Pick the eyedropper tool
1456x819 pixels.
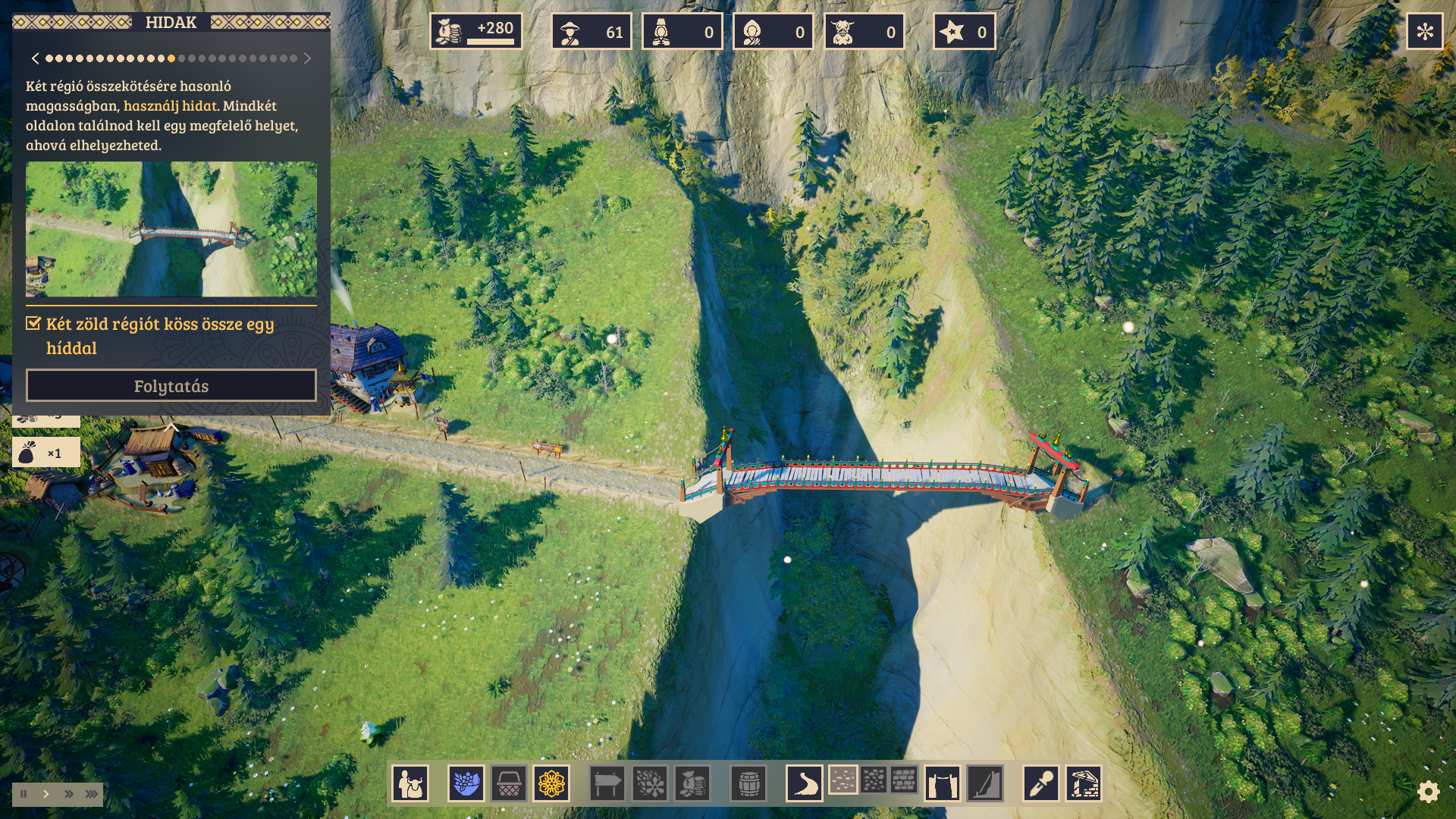[1040, 783]
